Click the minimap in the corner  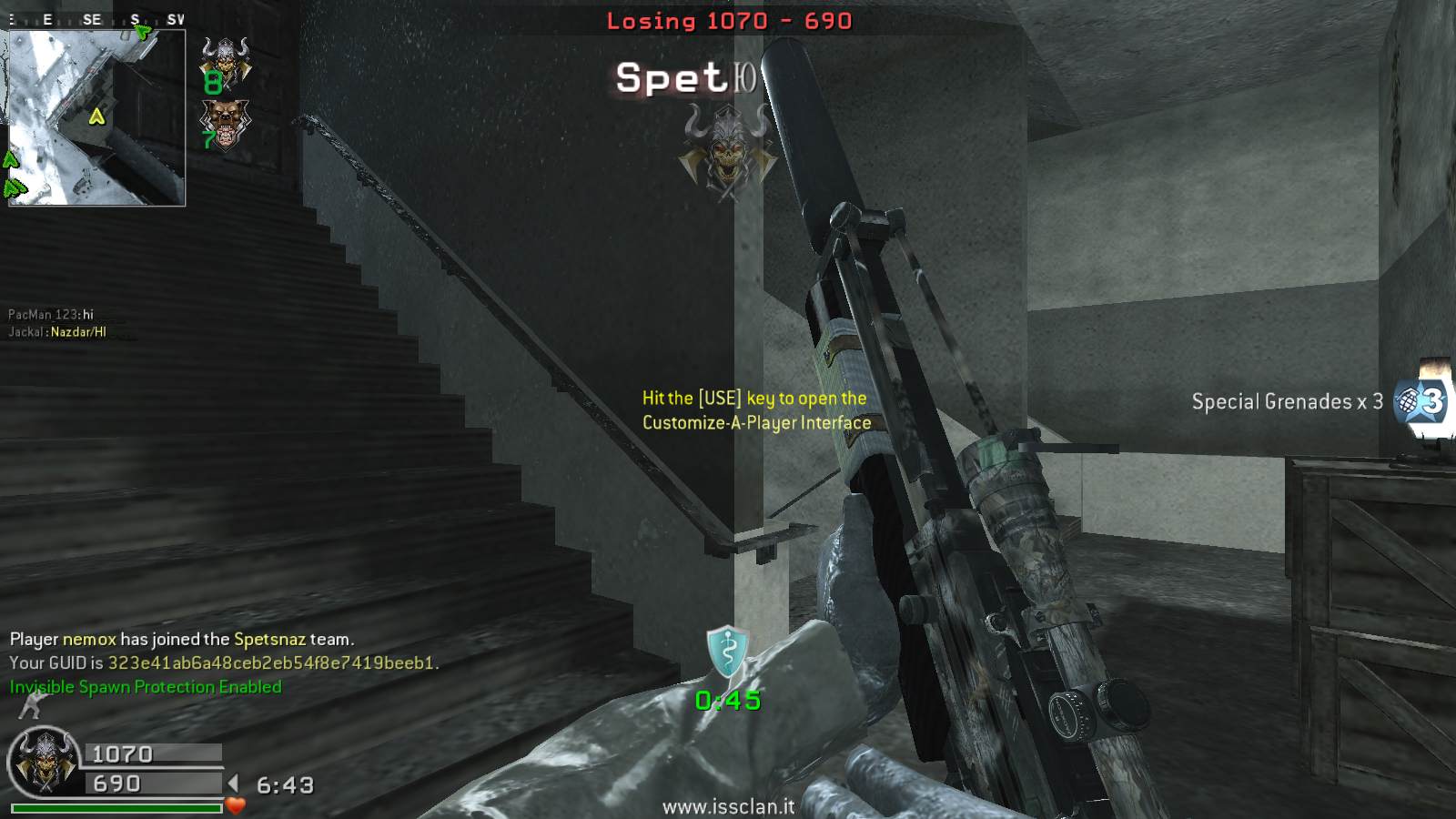96,117
